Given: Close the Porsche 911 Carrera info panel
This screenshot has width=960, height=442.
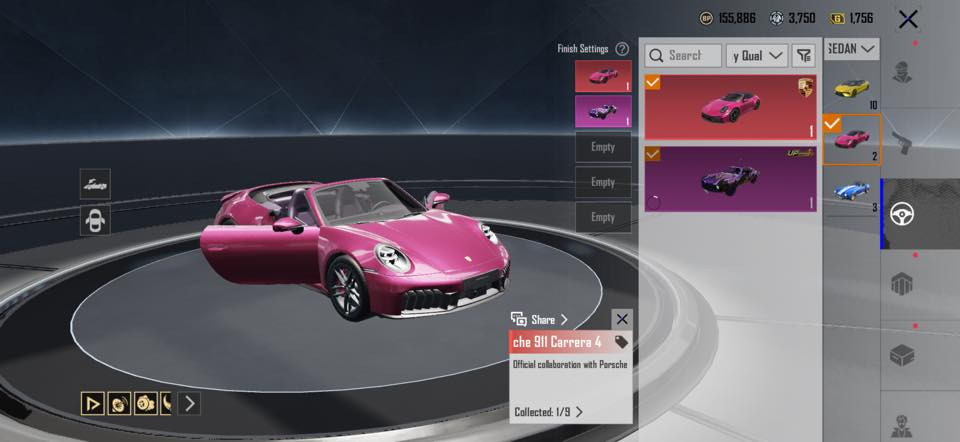Looking at the screenshot, I should click(622, 319).
